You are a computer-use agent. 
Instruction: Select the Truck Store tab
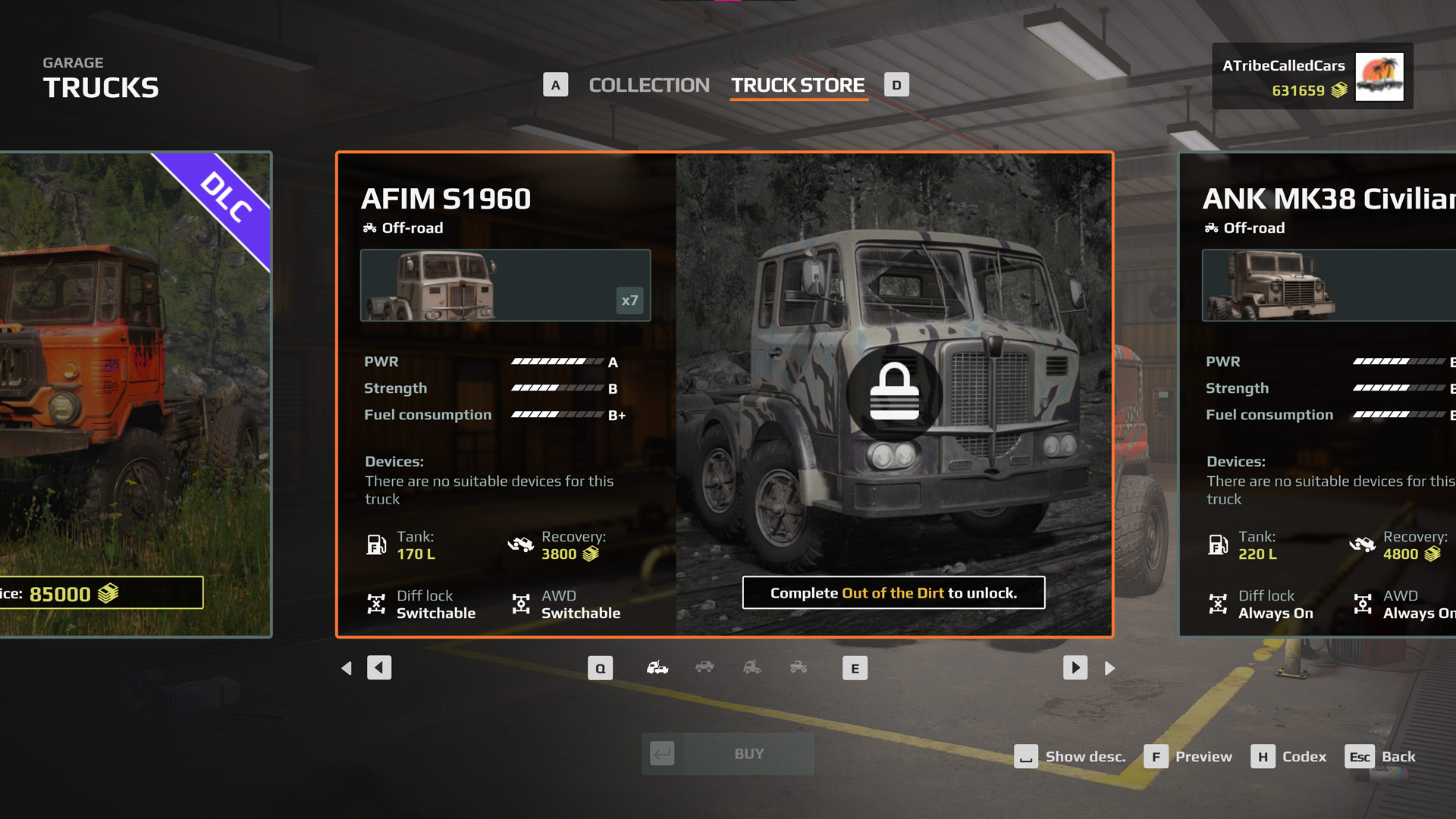tap(798, 85)
